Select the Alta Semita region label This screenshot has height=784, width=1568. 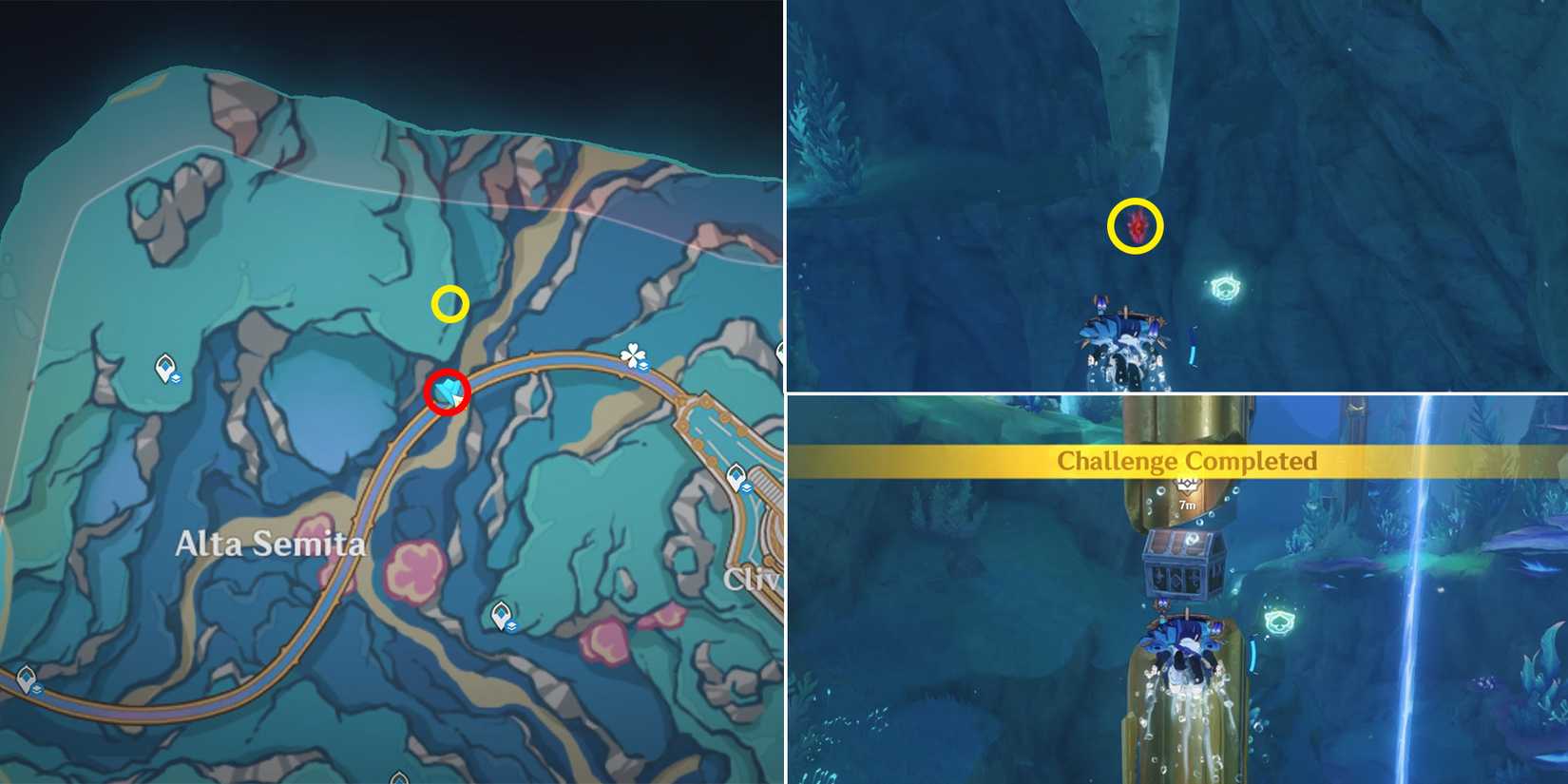click(x=272, y=545)
